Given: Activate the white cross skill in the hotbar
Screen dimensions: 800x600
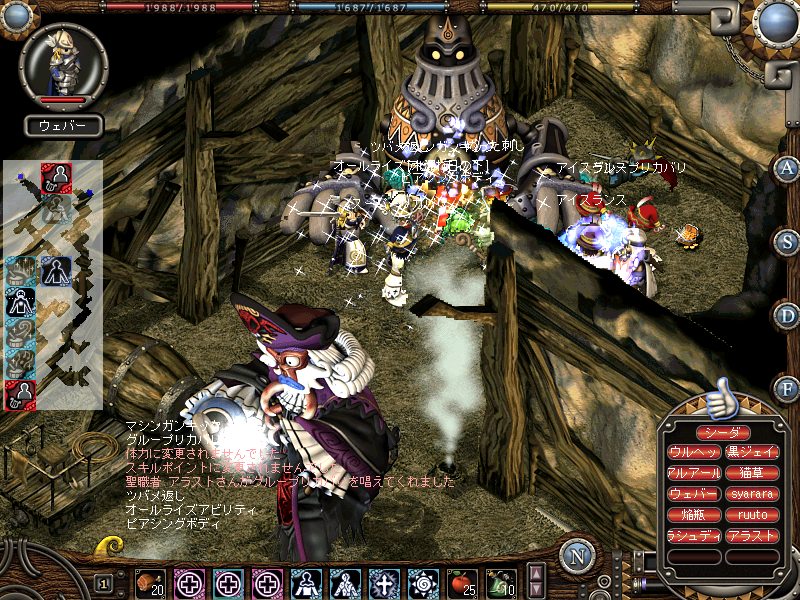Looking at the screenshot, I should pyautogui.click(x=385, y=582).
